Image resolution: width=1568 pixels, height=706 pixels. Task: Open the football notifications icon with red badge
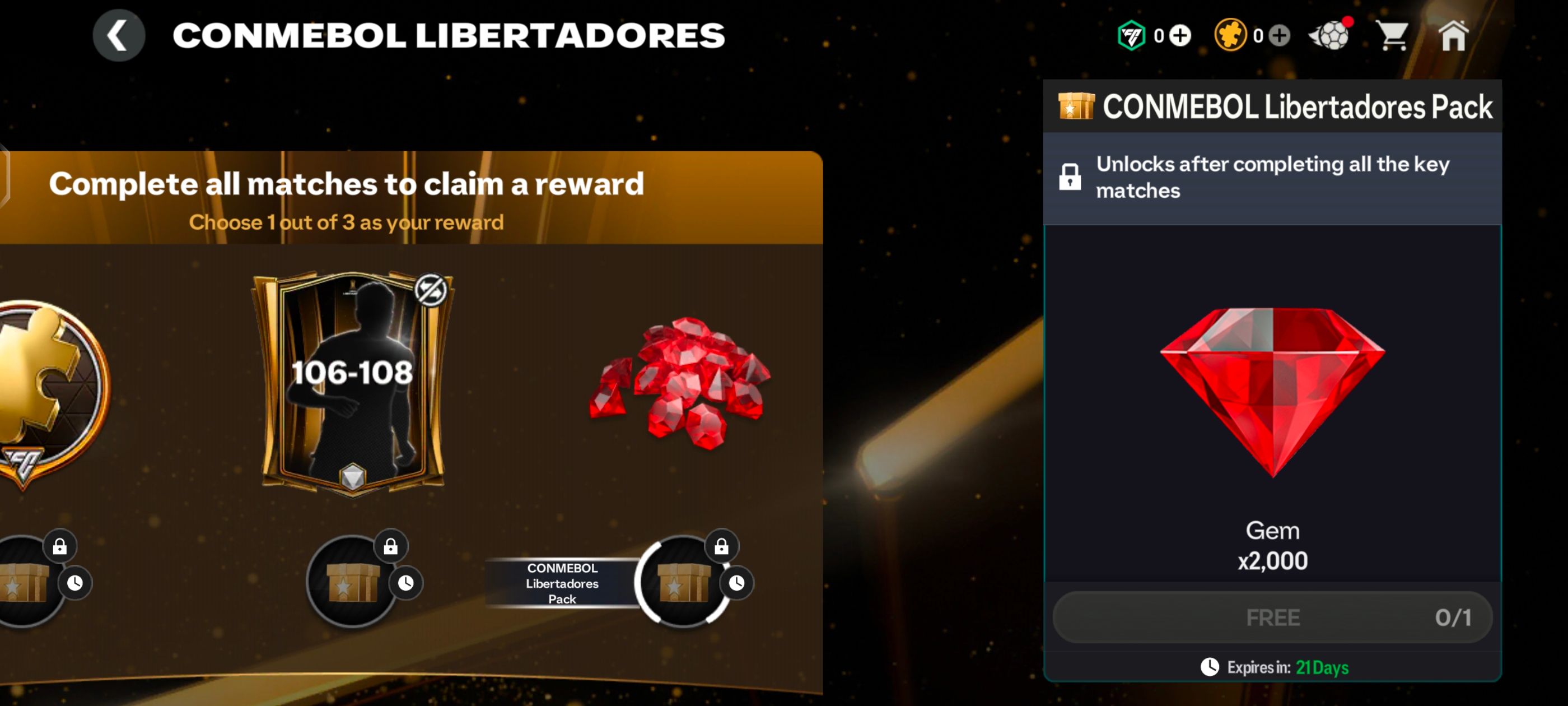(1331, 35)
